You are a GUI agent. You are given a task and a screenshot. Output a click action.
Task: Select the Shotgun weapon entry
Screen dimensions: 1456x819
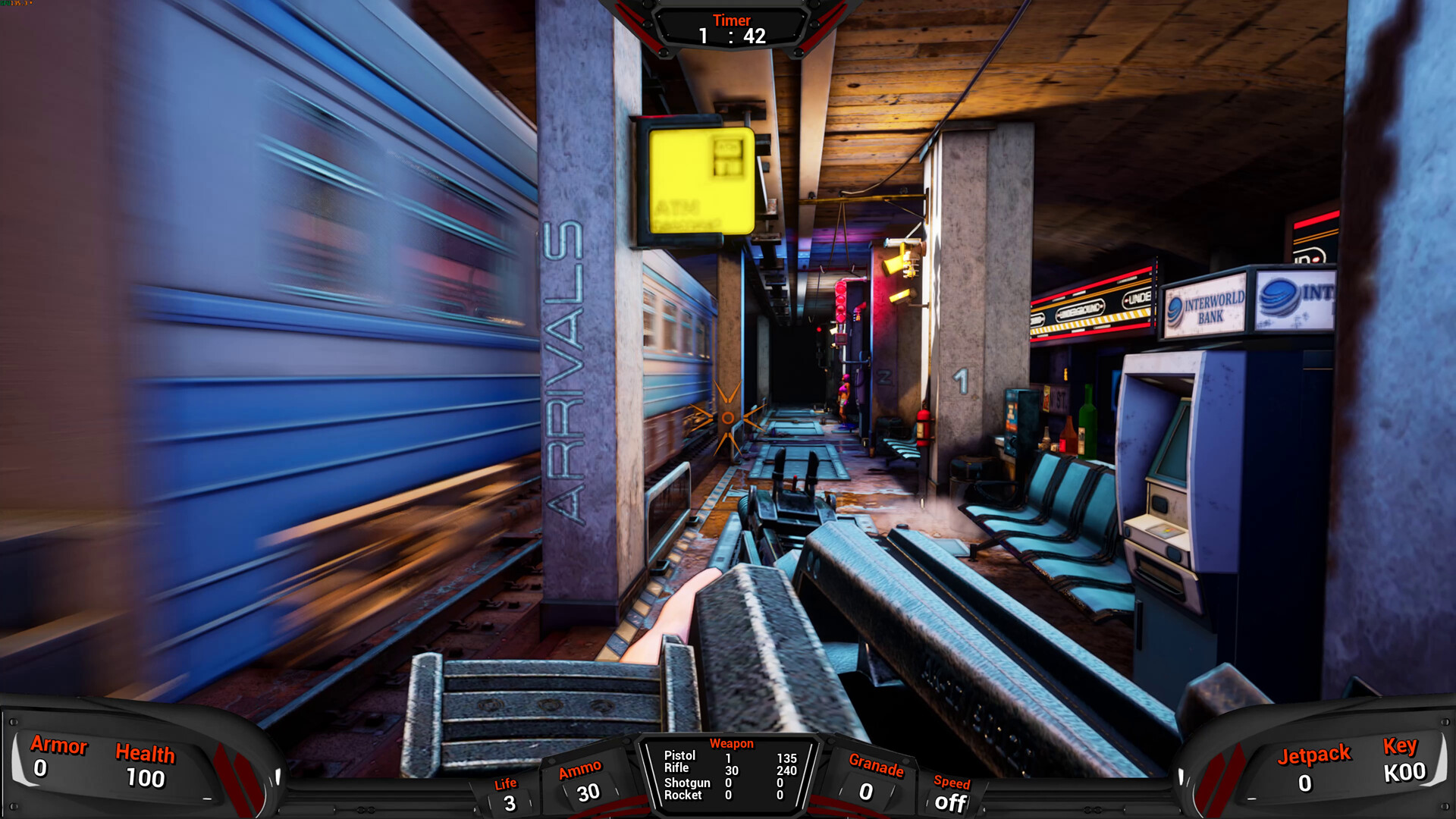pos(689,782)
